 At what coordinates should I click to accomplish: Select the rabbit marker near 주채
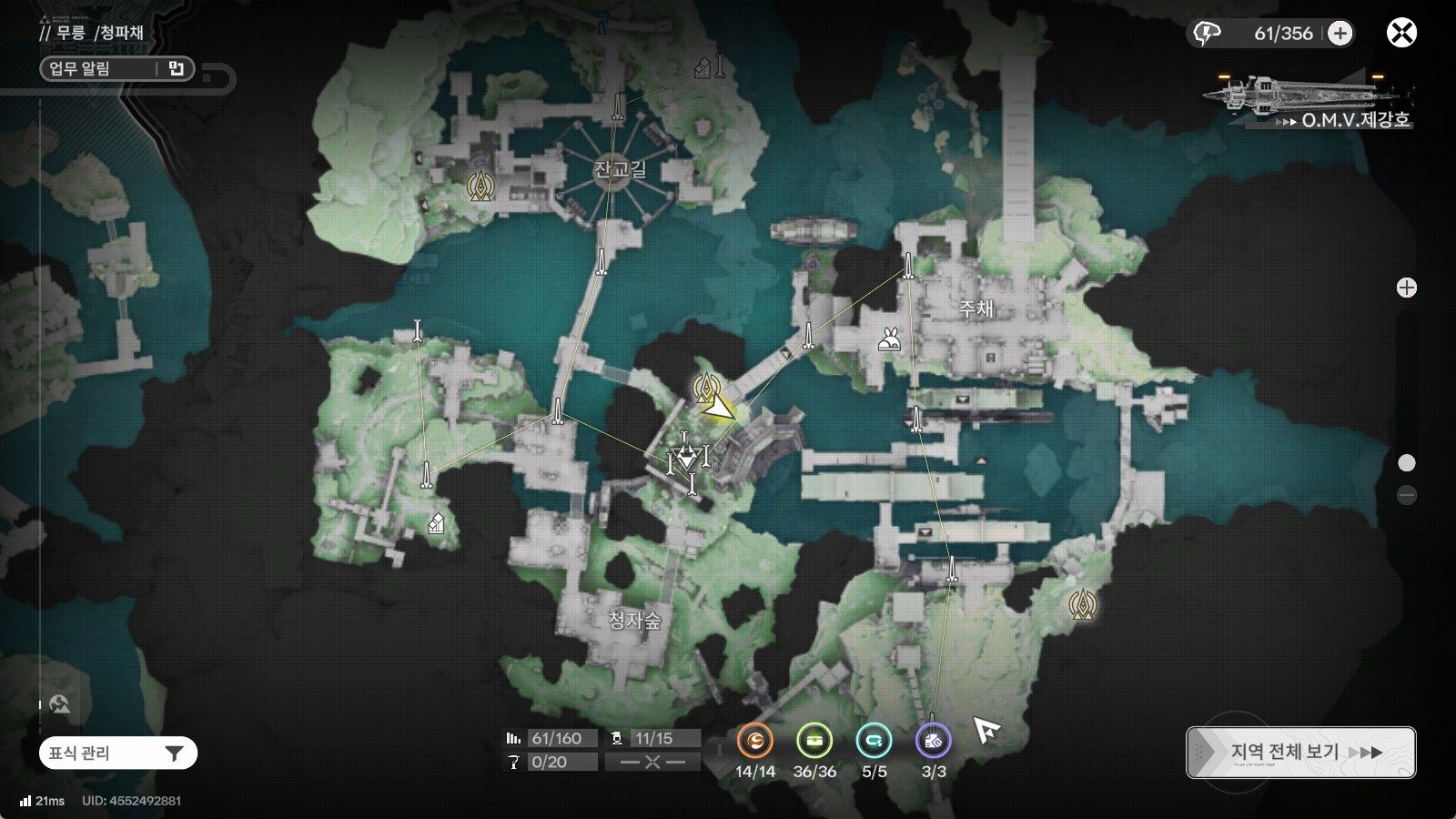[889, 339]
